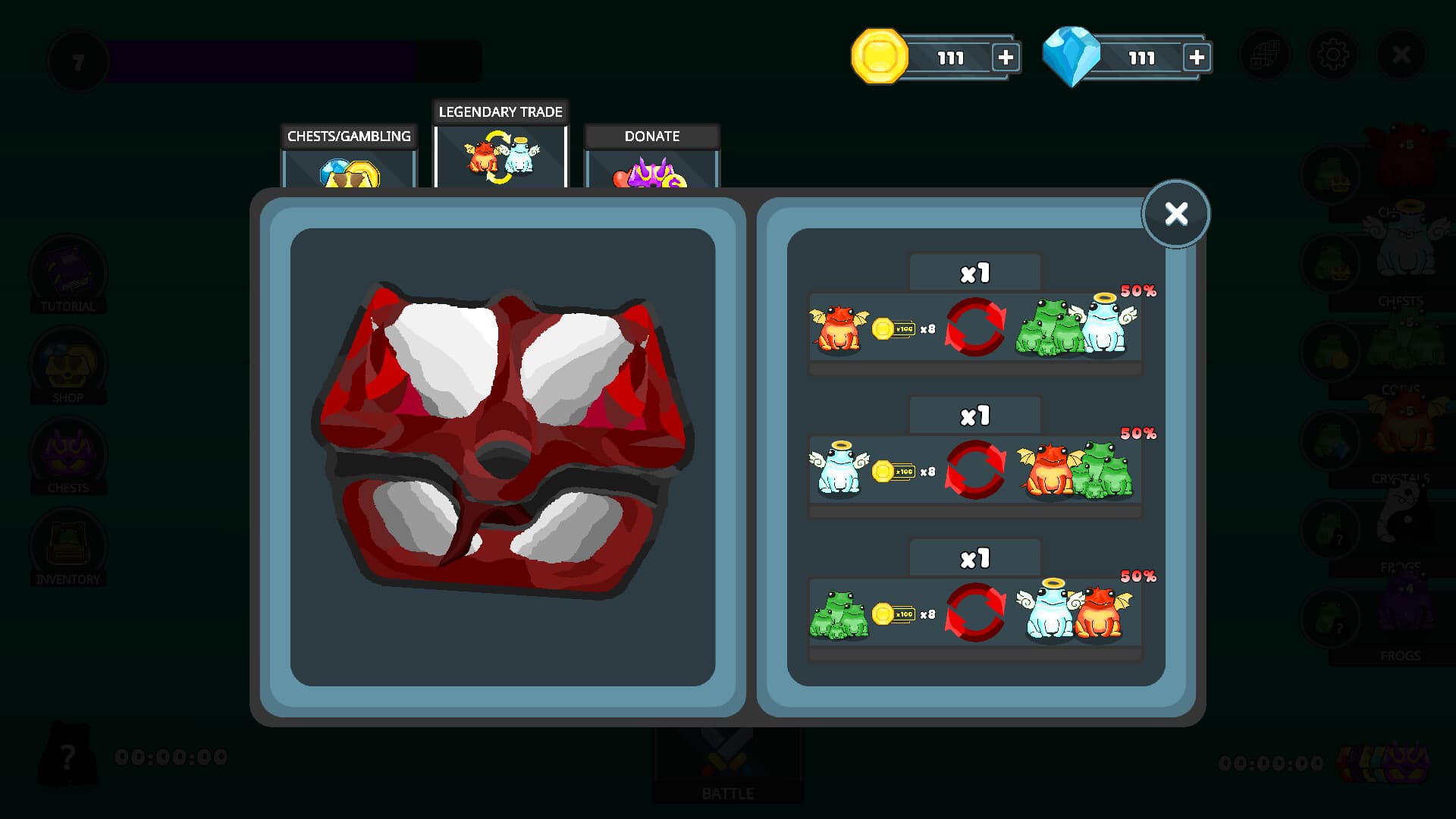Viewport: 1456px width, 819px height.
Task: Click the settings gear icon
Action: (x=1335, y=54)
